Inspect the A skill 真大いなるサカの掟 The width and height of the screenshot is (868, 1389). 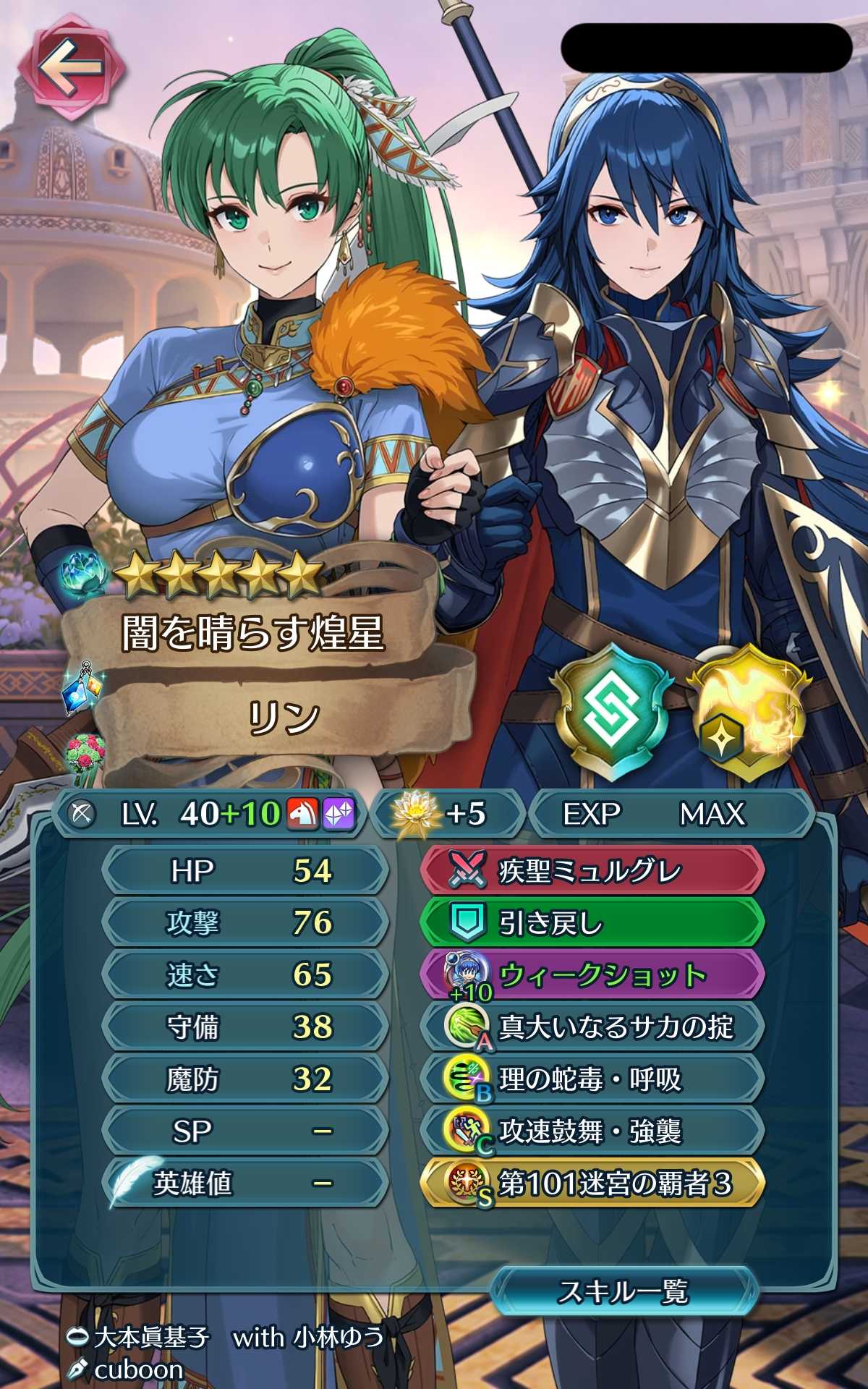pyautogui.click(x=592, y=1027)
